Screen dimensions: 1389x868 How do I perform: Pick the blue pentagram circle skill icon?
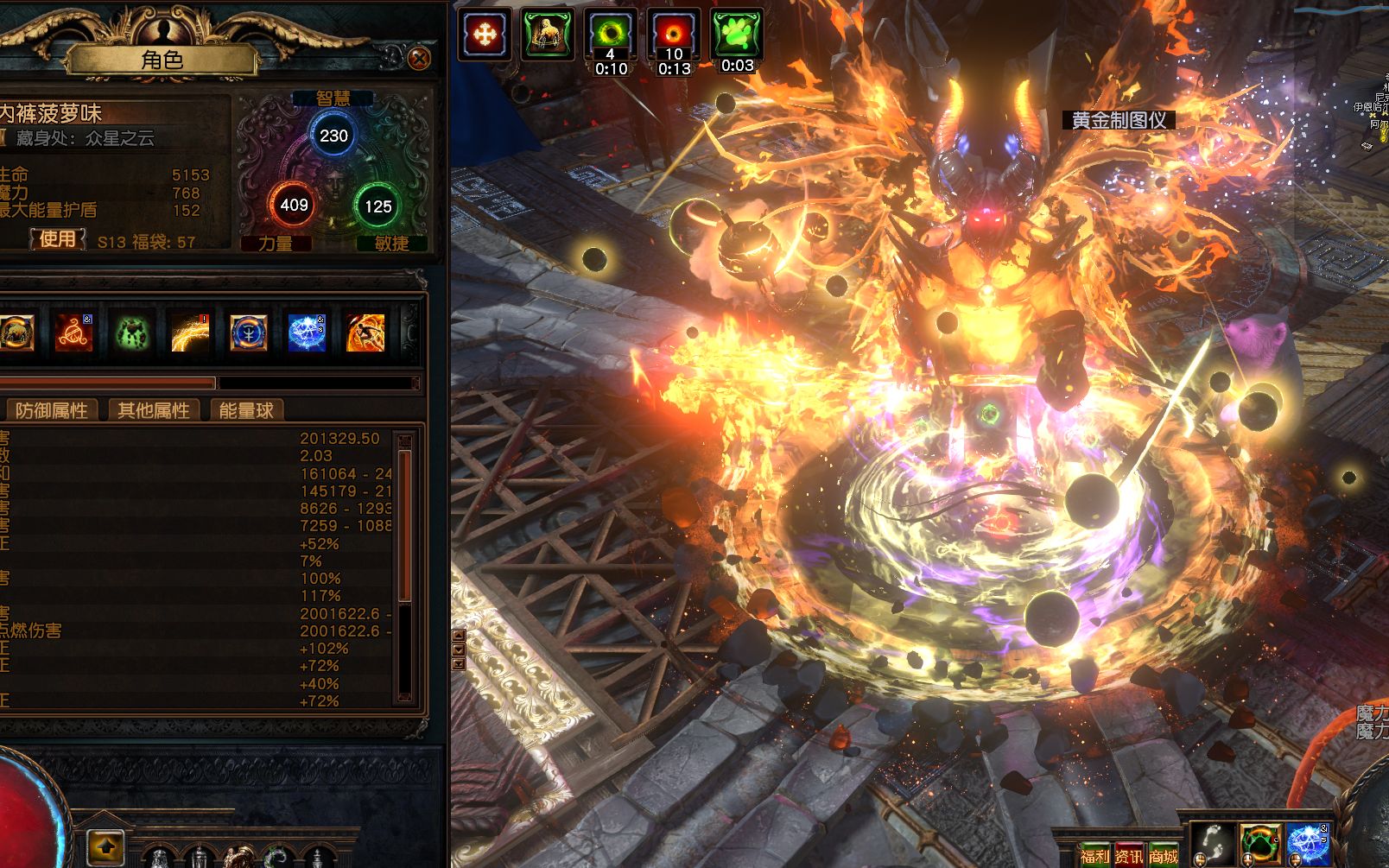click(307, 333)
